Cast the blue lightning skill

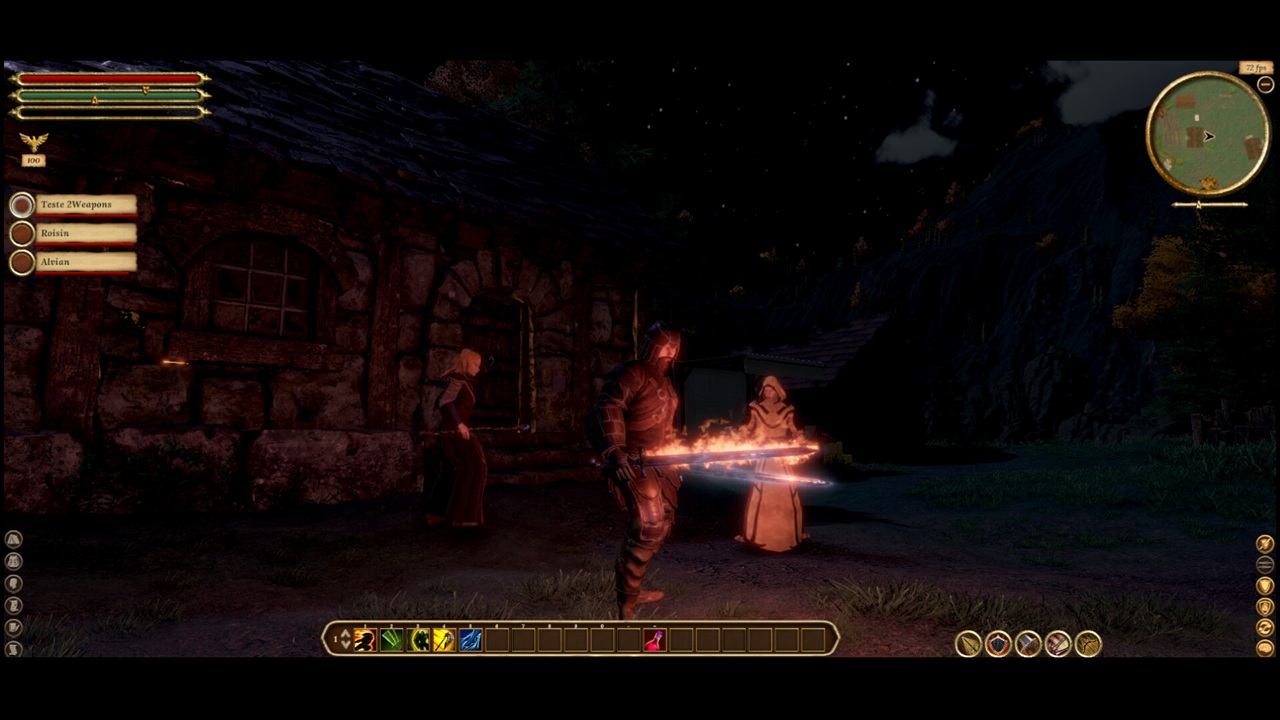[x=471, y=640]
